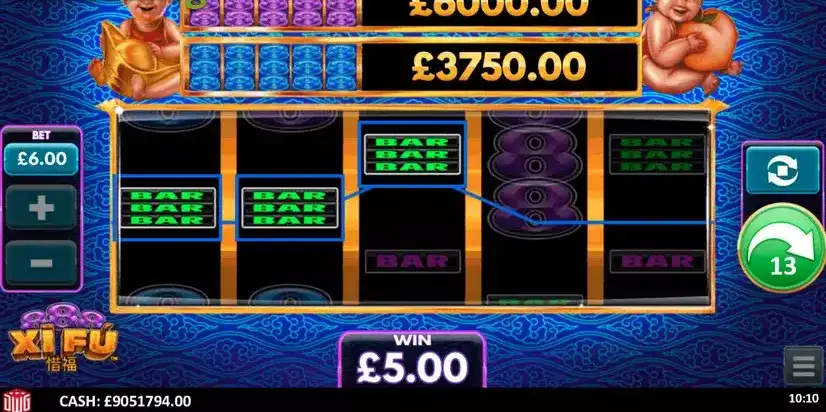Open the hamburger menu

point(802,366)
